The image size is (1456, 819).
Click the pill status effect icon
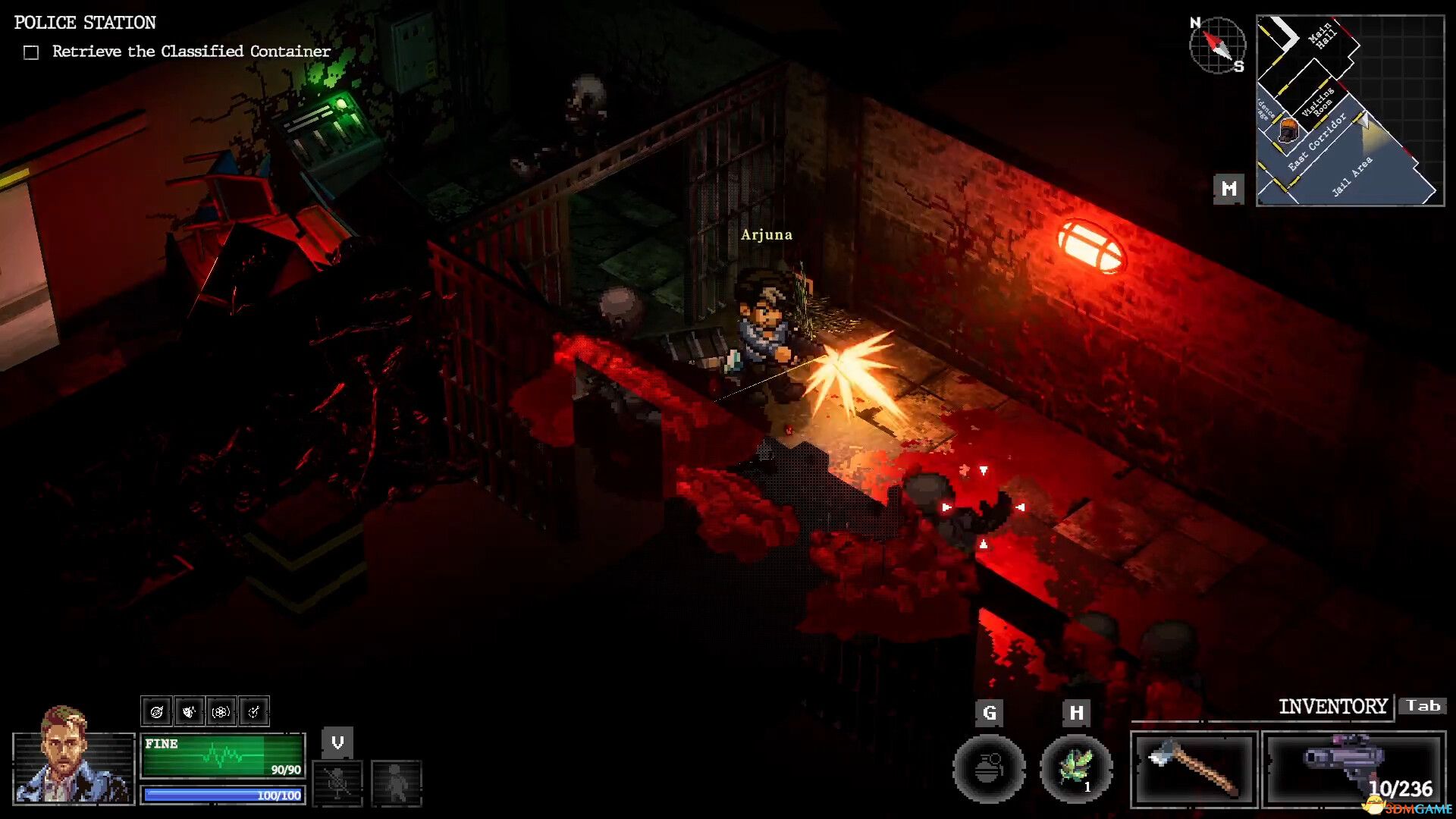(221, 711)
